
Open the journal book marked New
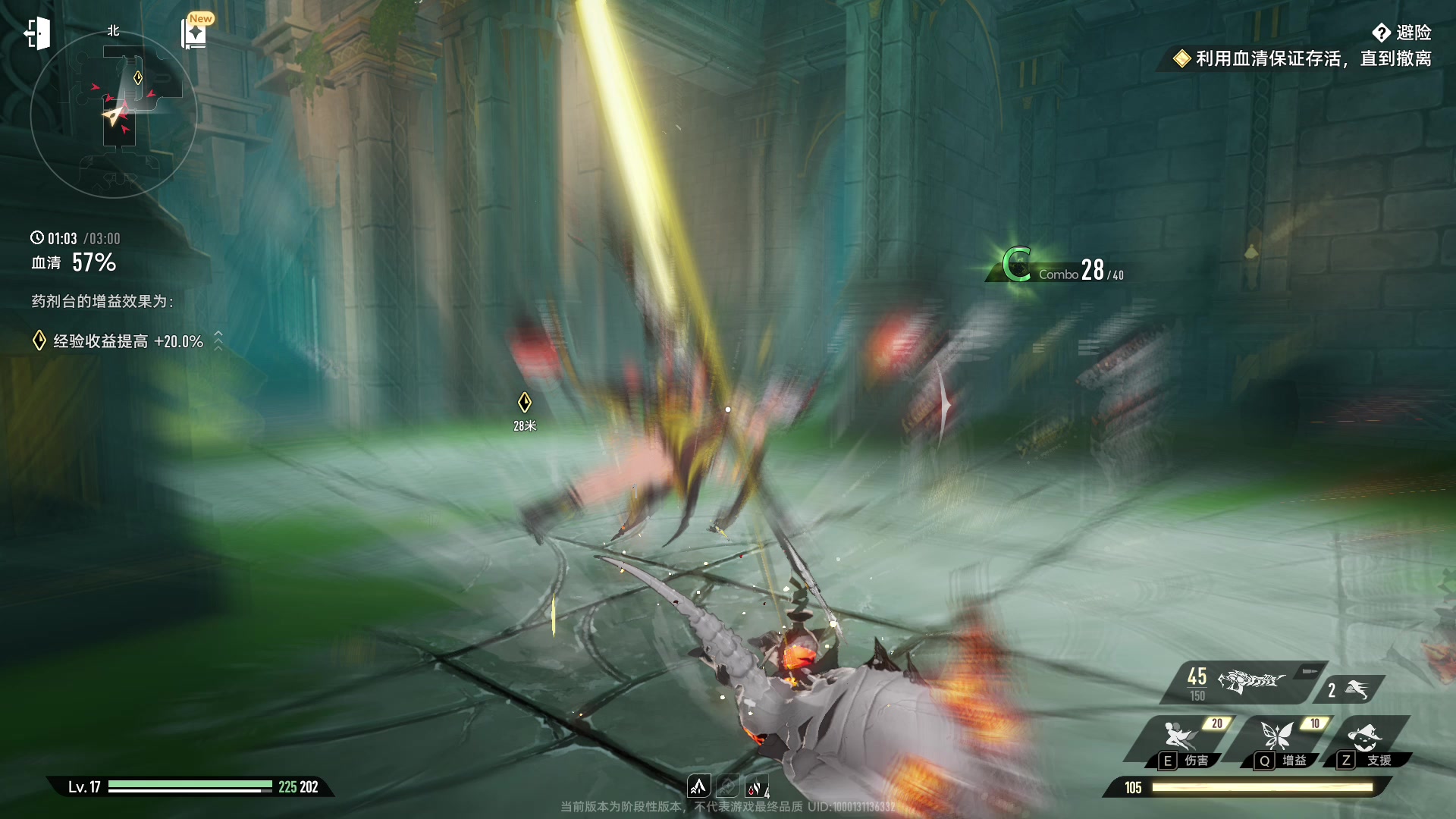[194, 34]
